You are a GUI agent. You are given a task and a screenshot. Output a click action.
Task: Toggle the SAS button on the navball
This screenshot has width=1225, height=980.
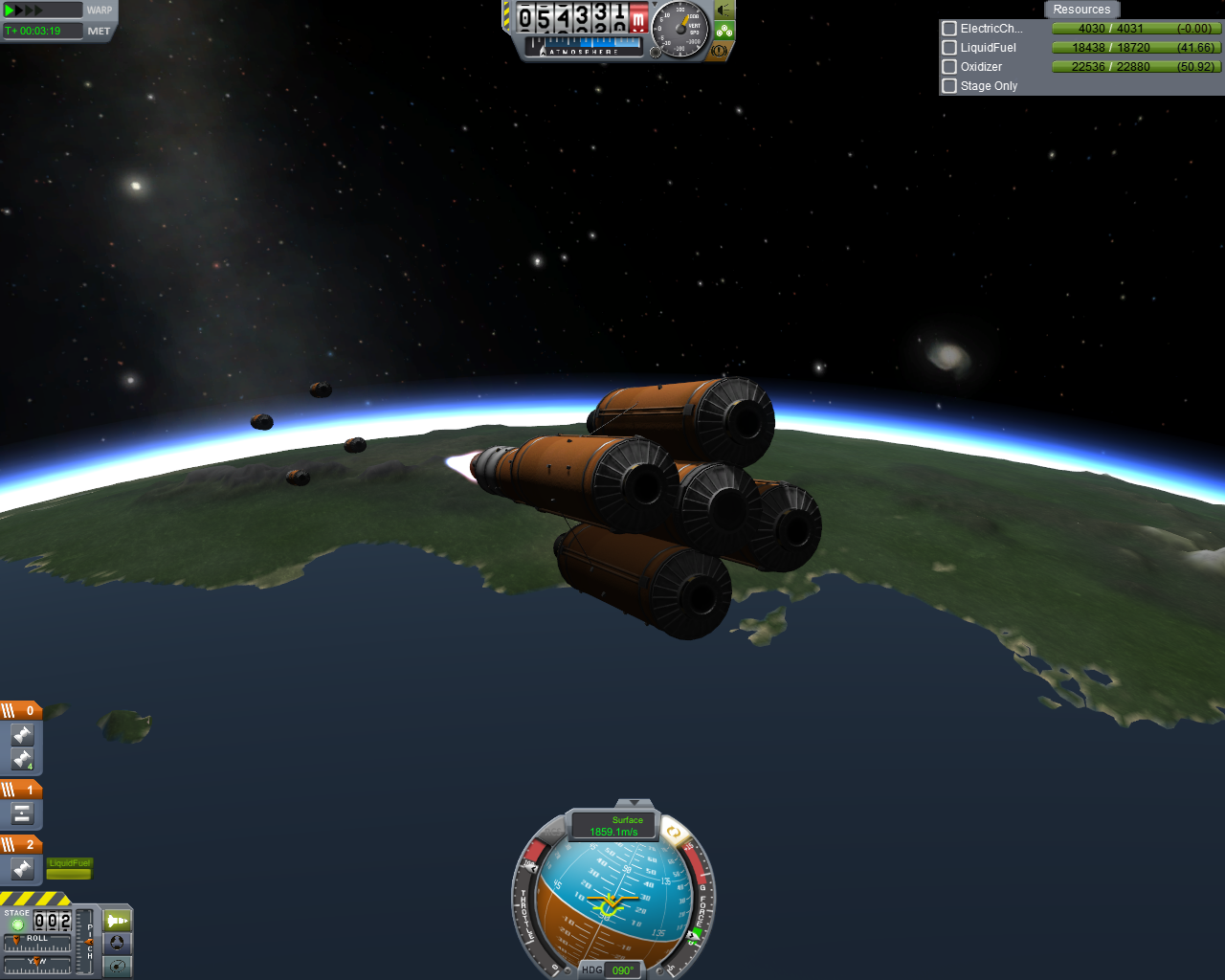[674, 833]
